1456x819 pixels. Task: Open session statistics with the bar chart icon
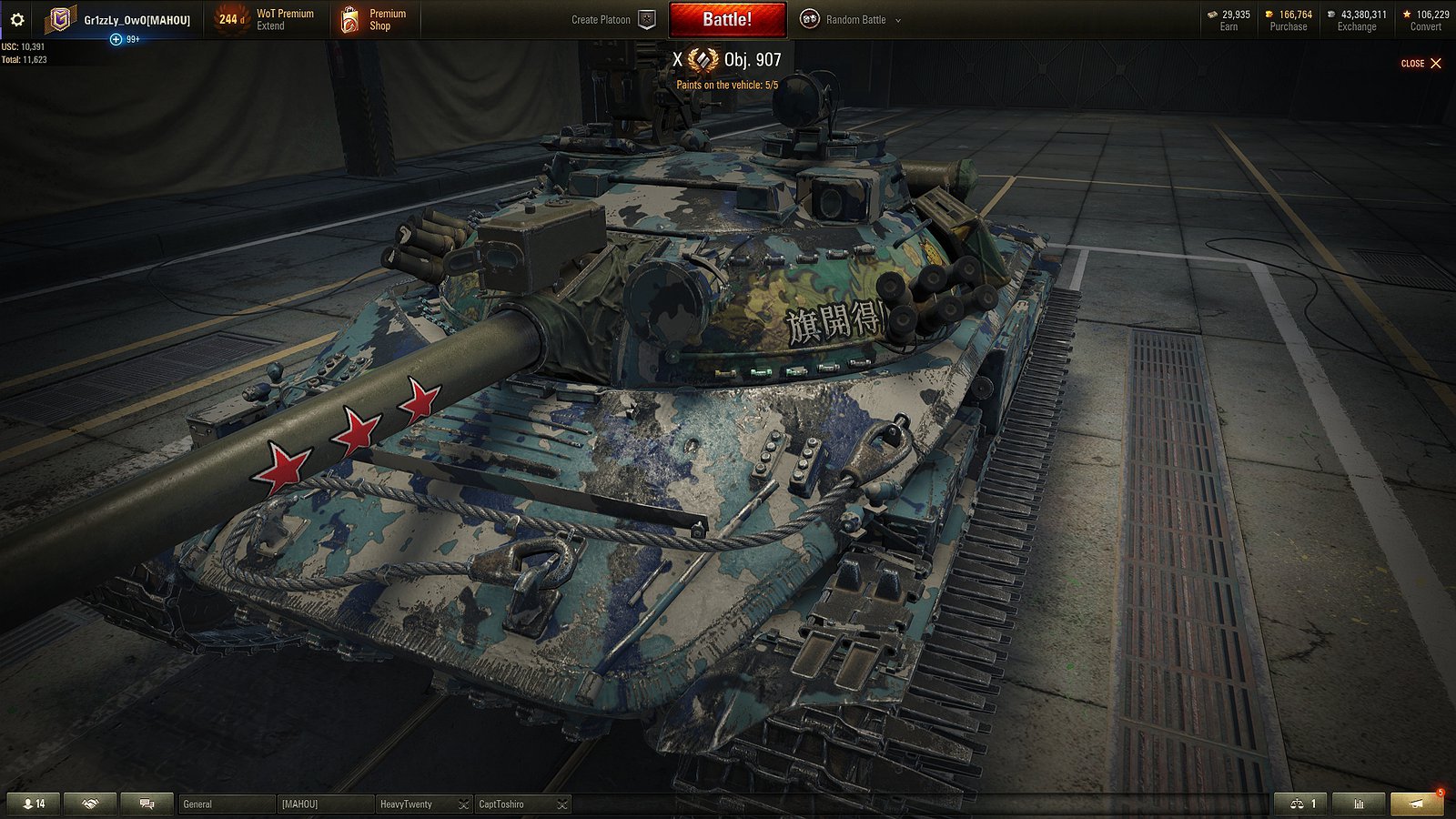coord(1359,804)
